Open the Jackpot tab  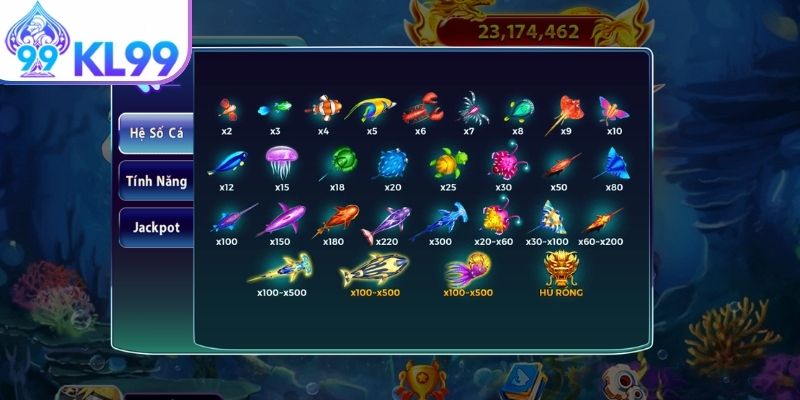click(x=155, y=227)
